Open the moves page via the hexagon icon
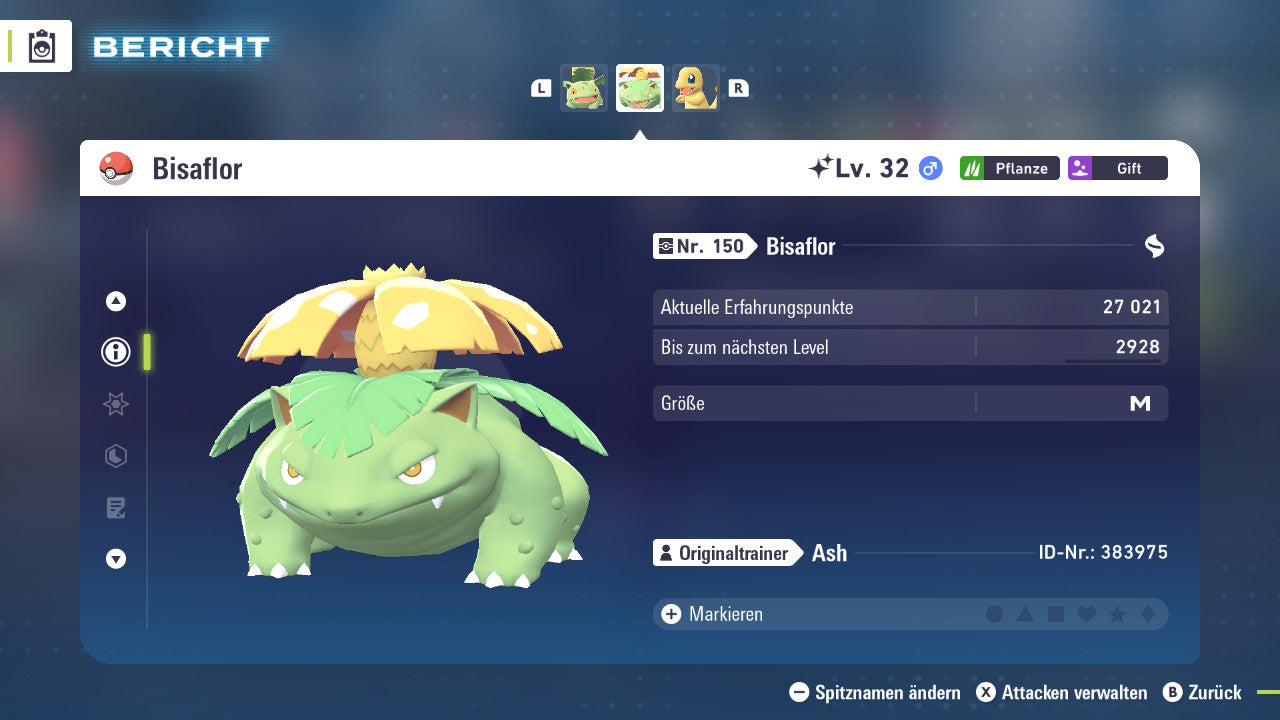 point(115,456)
